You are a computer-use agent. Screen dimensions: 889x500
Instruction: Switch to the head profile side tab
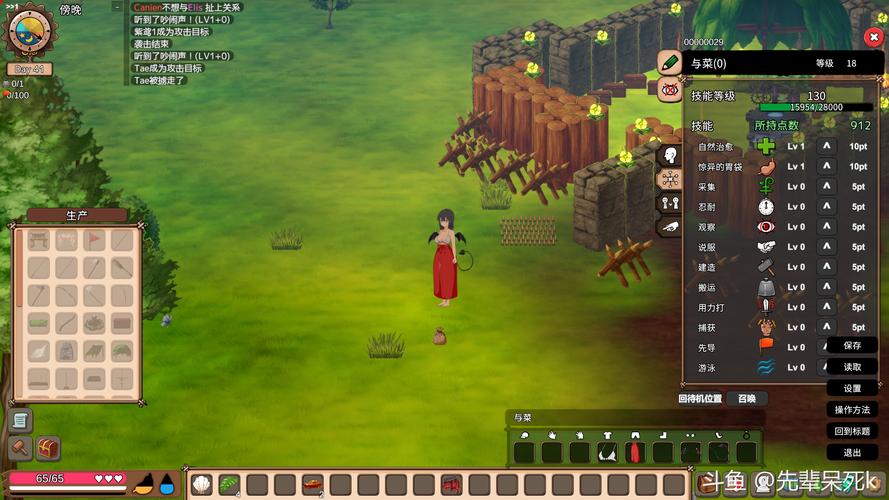click(x=669, y=155)
